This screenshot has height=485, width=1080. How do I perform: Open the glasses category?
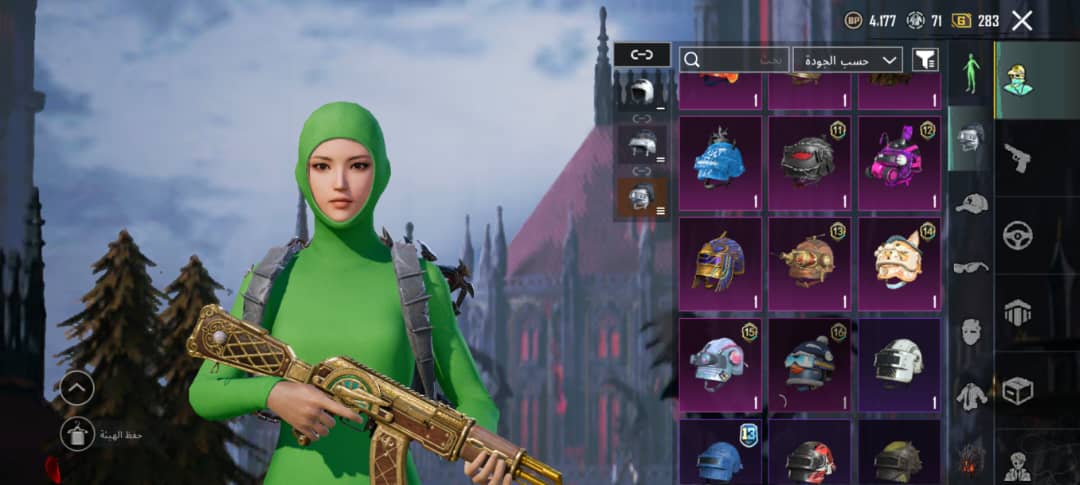tap(970, 267)
